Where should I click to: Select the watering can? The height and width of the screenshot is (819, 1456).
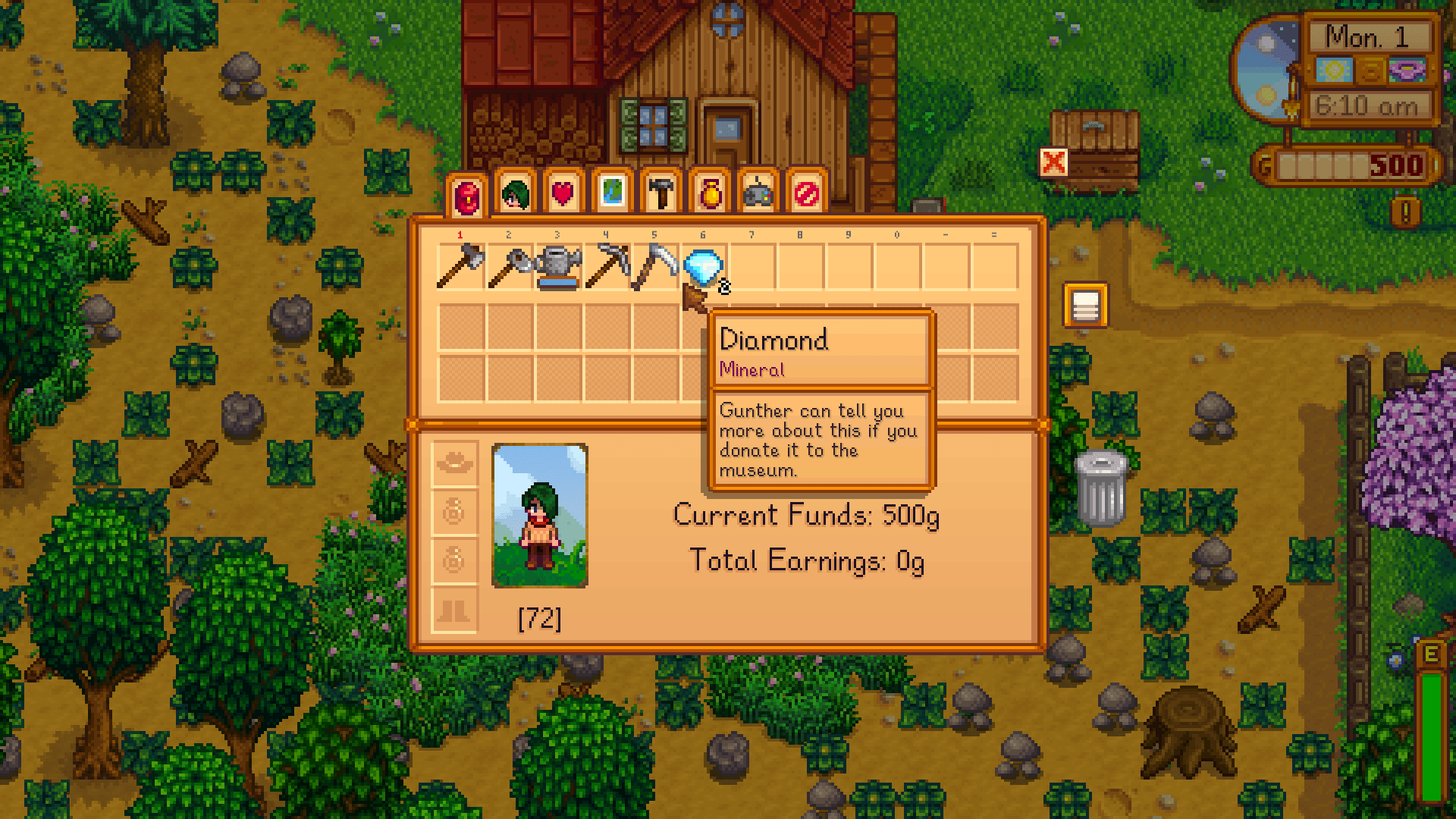(560, 265)
